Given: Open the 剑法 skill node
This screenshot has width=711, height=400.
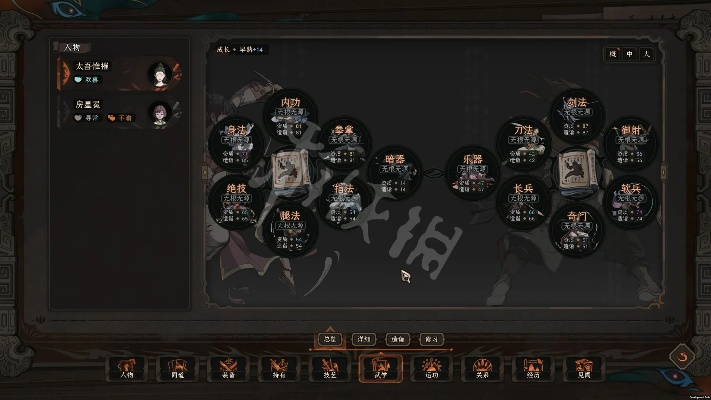Looking at the screenshot, I should 577,113.
